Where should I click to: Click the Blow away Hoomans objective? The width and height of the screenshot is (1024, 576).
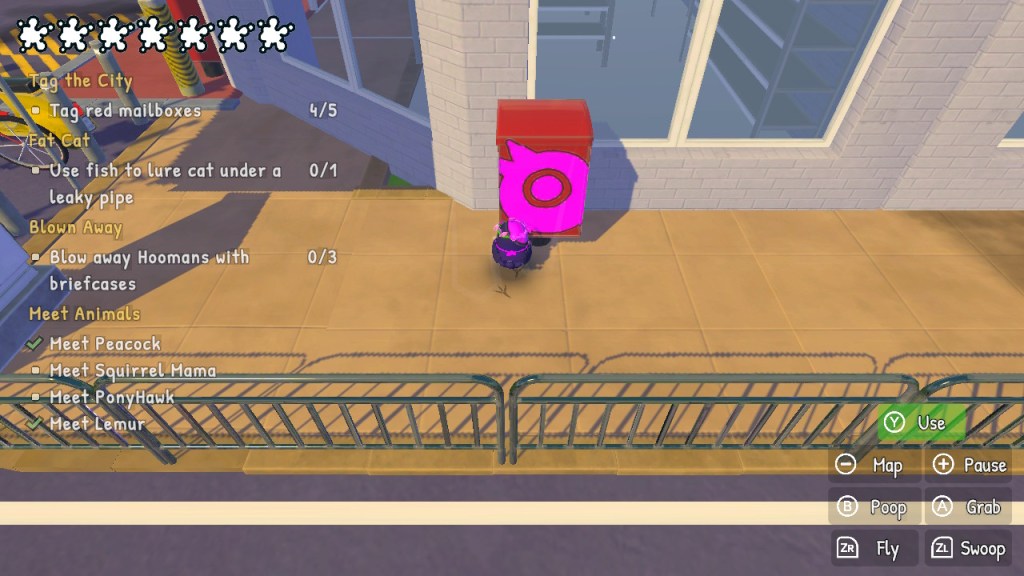149,270
